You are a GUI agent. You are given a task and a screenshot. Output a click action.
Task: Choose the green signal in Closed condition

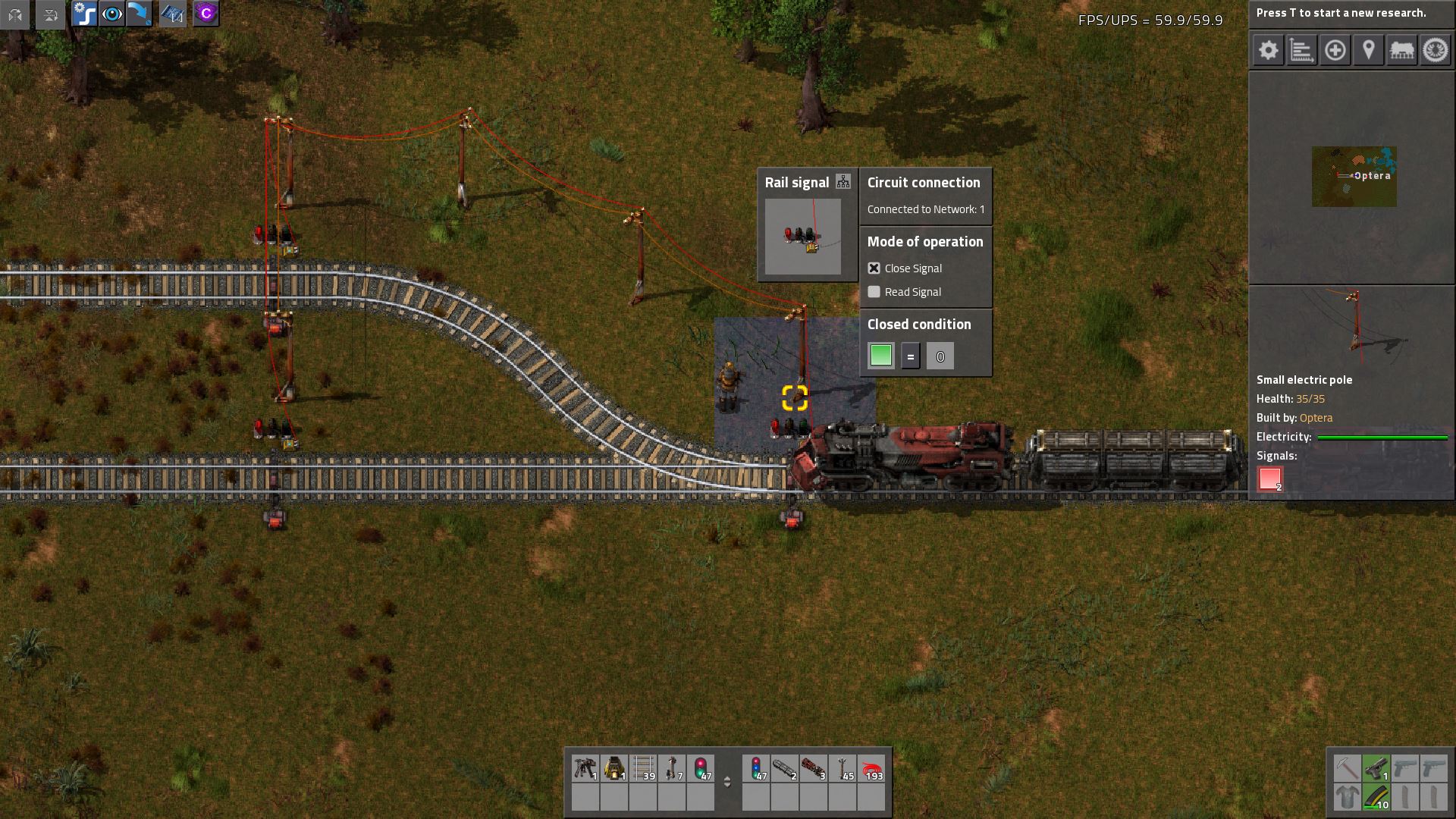880,356
